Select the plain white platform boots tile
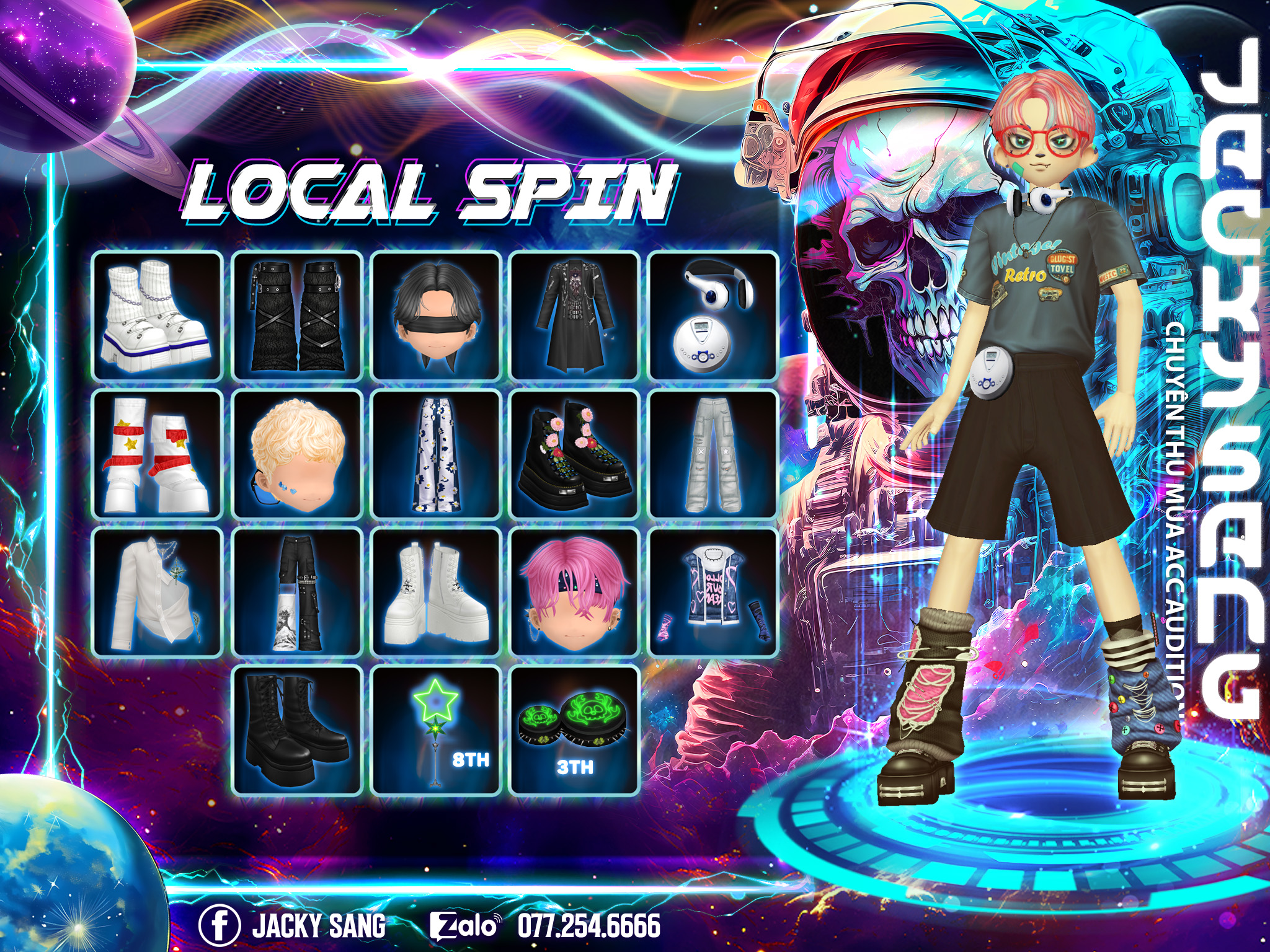 click(436, 593)
